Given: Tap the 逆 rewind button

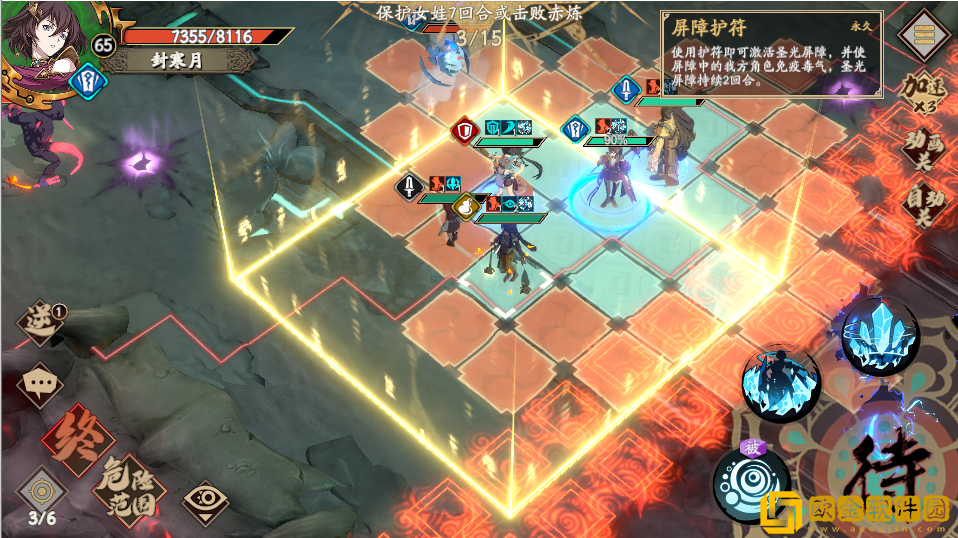Looking at the screenshot, I should click(x=40, y=322).
